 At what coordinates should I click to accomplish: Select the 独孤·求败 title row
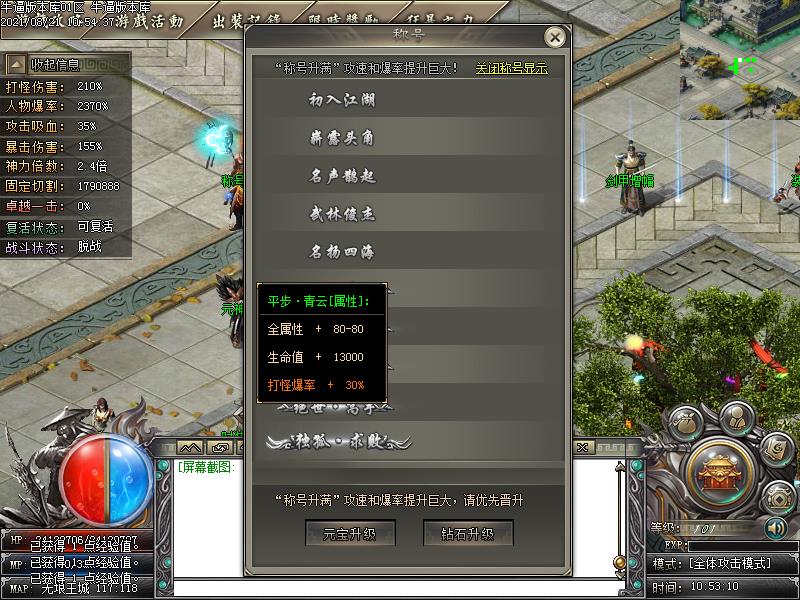(x=340, y=441)
